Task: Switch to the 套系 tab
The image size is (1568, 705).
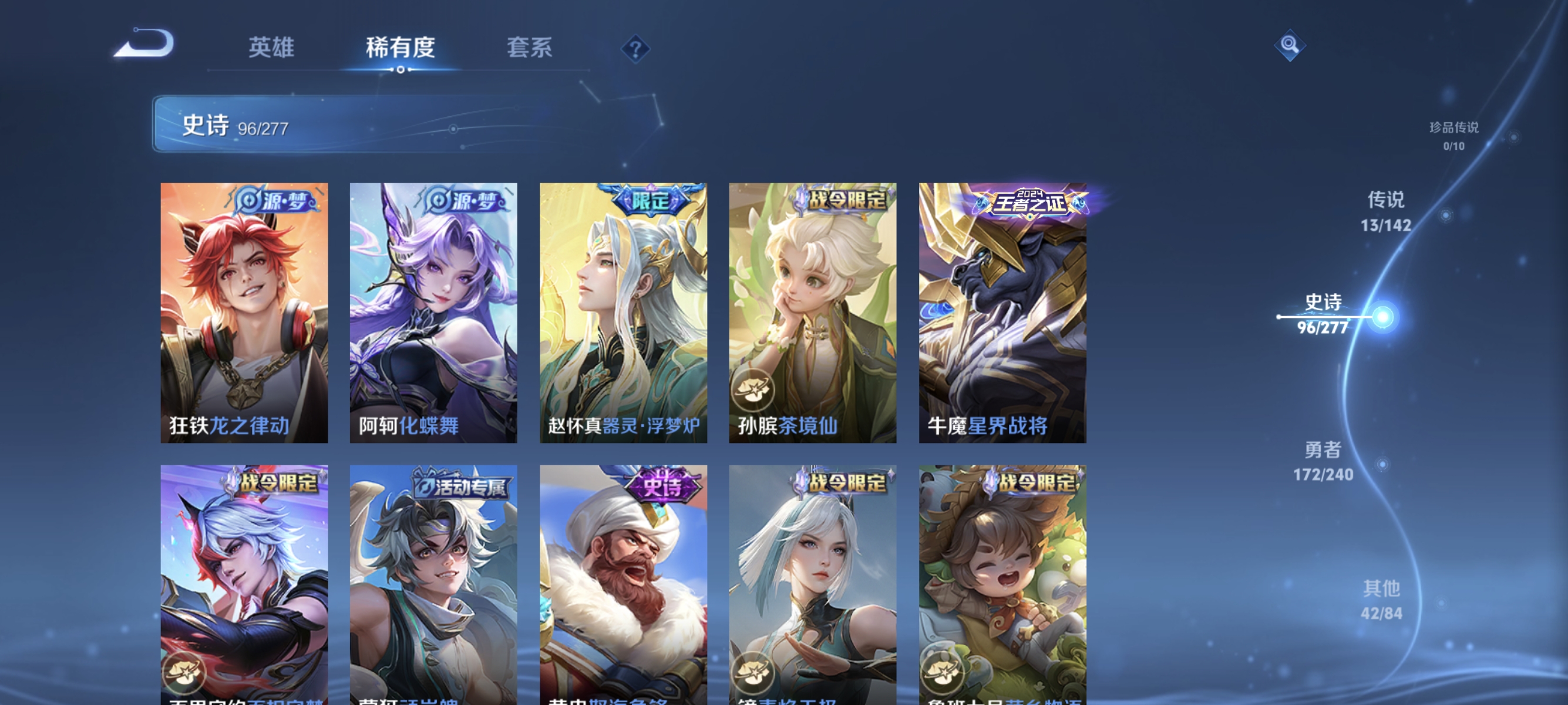Action: (x=532, y=47)
